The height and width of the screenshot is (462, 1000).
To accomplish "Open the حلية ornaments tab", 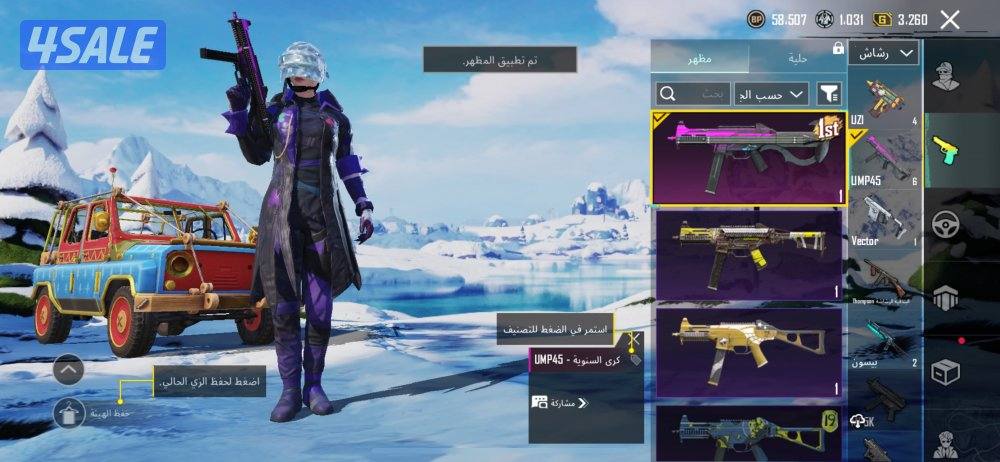I will [x=798, y=57].
